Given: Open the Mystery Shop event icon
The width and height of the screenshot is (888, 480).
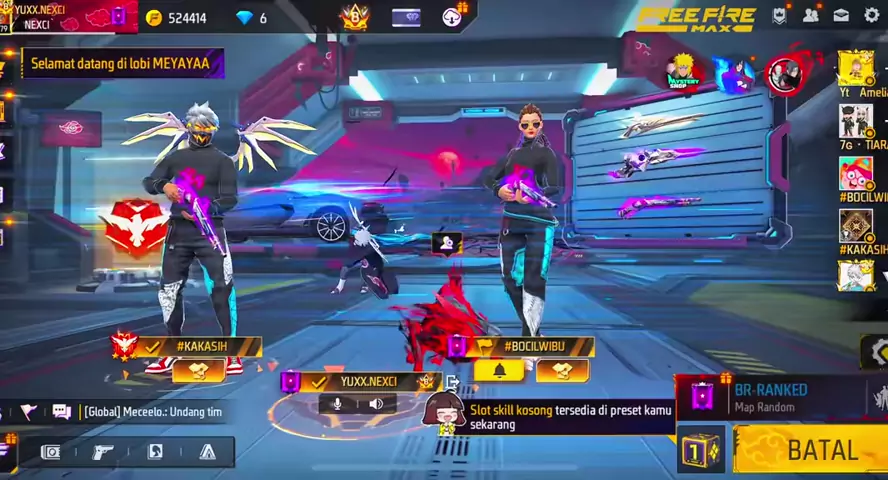Looking at the screenshot, I should [x=686, y=70].
